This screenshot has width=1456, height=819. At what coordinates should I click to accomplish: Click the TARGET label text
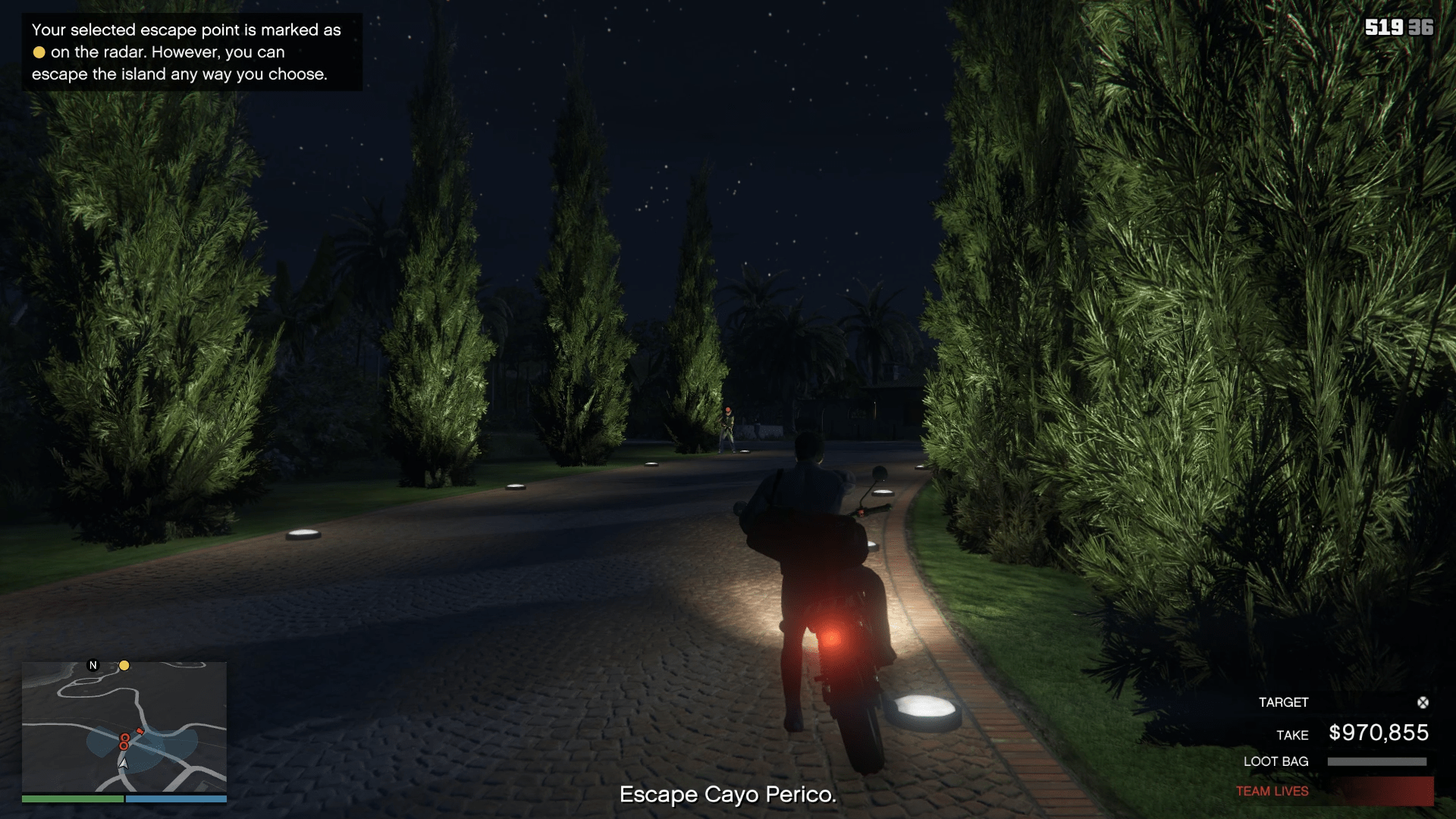click(x=1283, y=702)
